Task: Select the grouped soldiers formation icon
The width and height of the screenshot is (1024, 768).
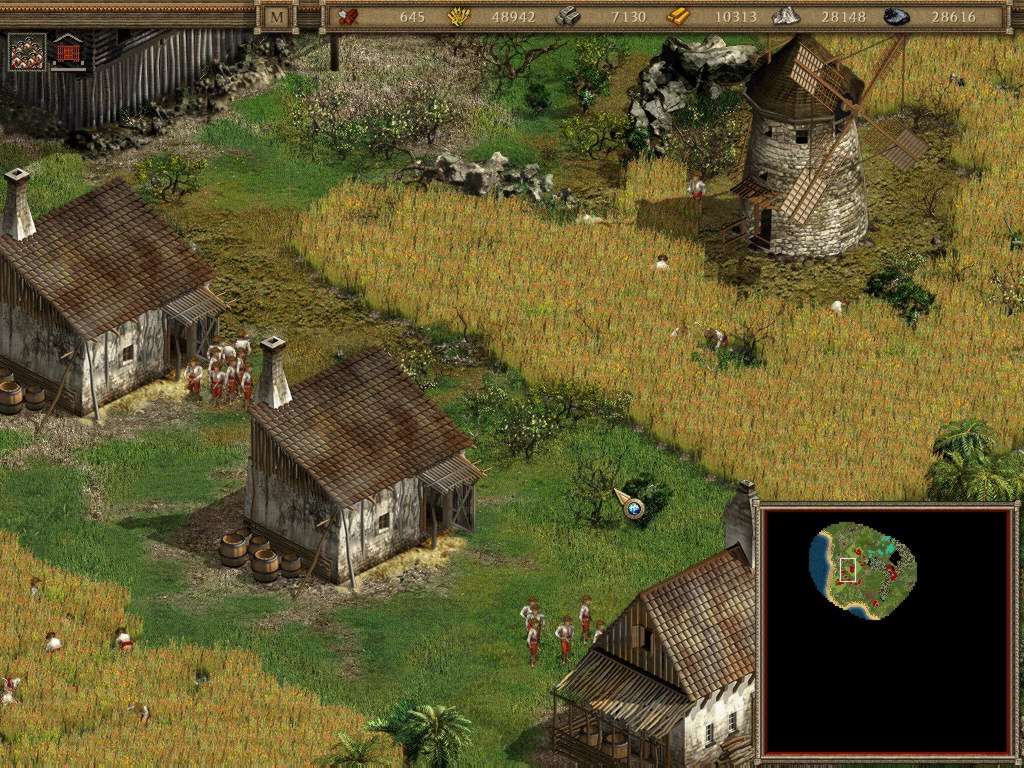Action: [27, 52]
